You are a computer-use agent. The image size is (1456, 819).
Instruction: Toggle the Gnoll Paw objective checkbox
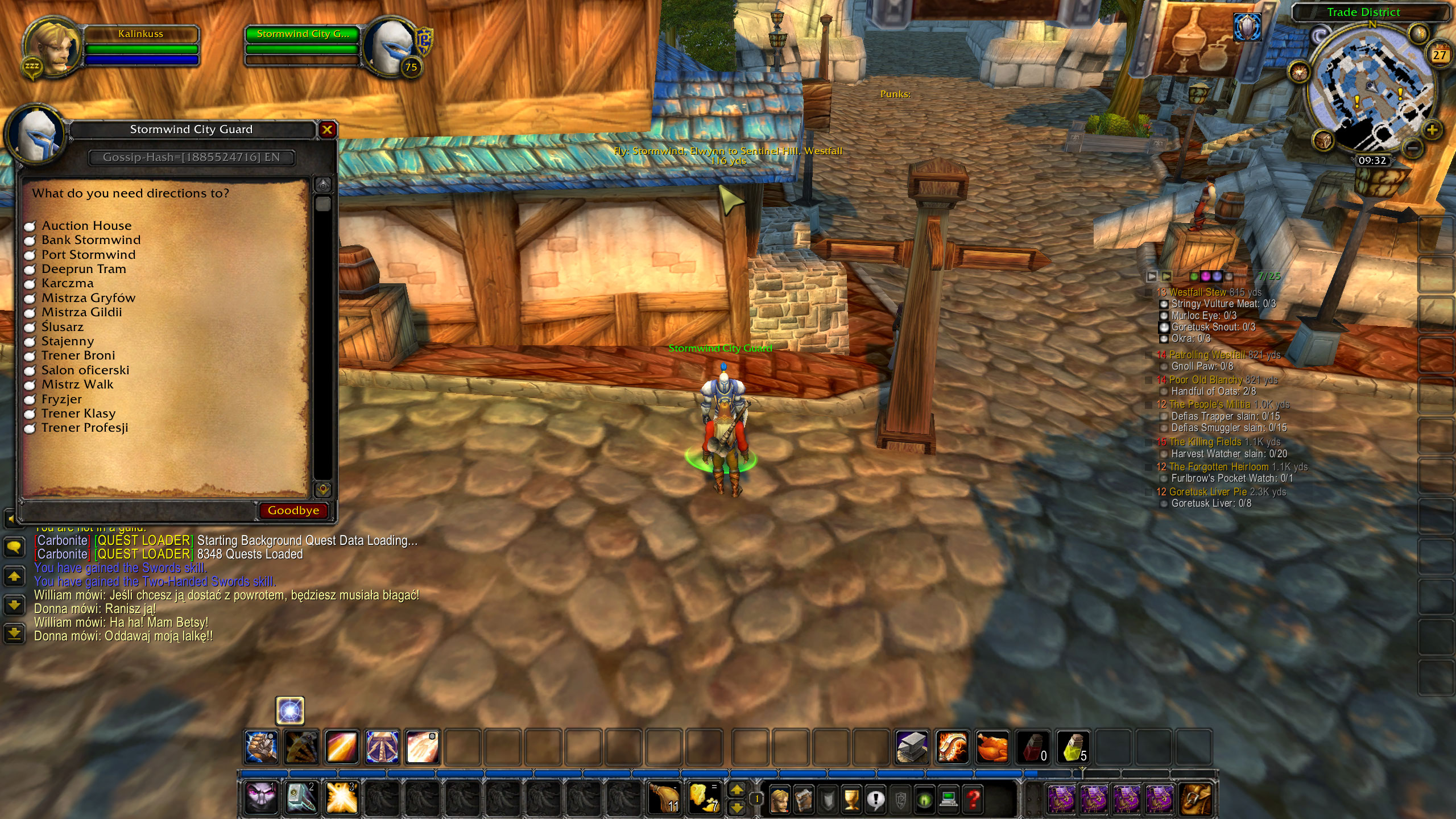click(x=1164, y=366)
